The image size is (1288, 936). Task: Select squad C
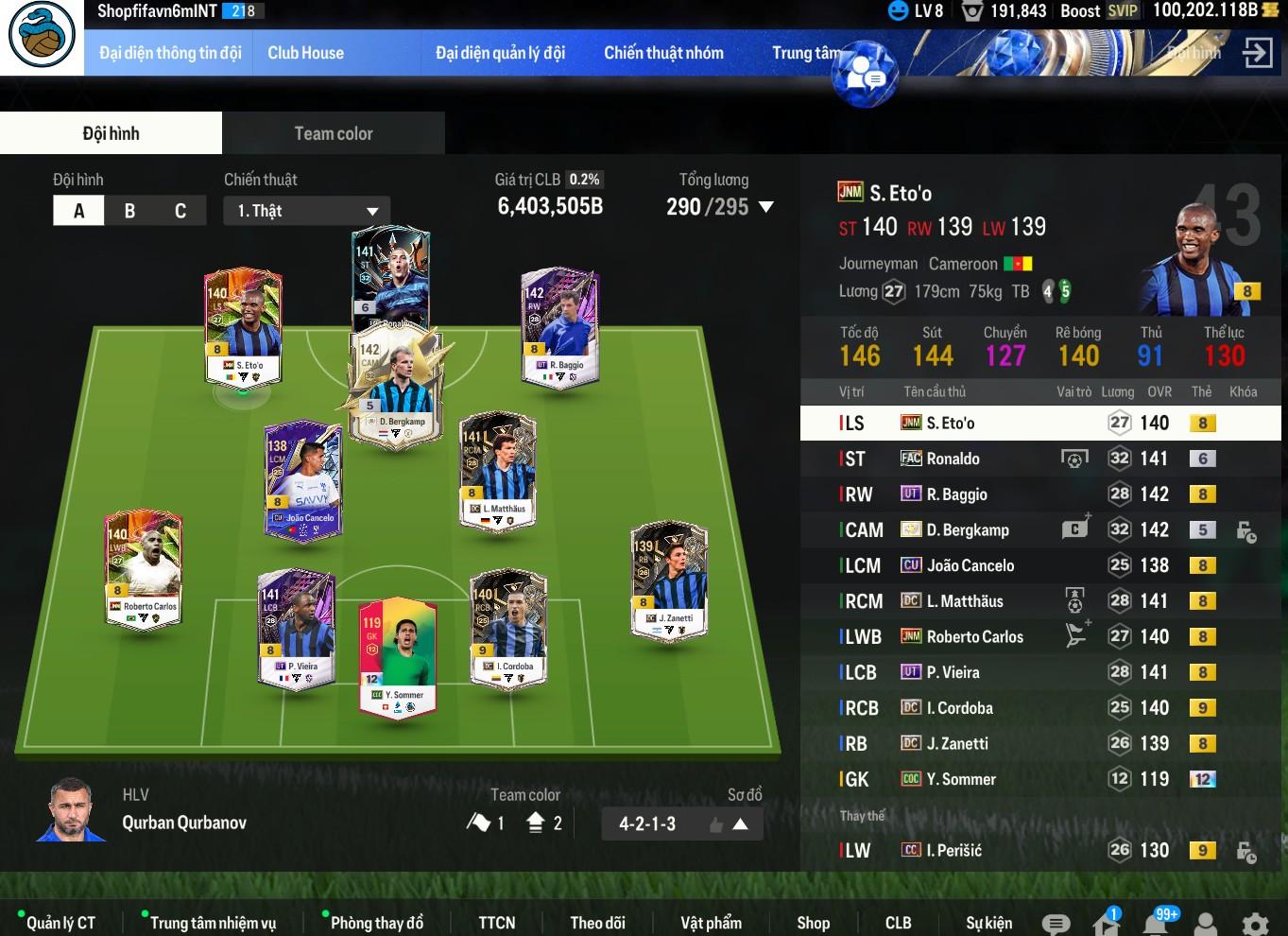(180, 211)
